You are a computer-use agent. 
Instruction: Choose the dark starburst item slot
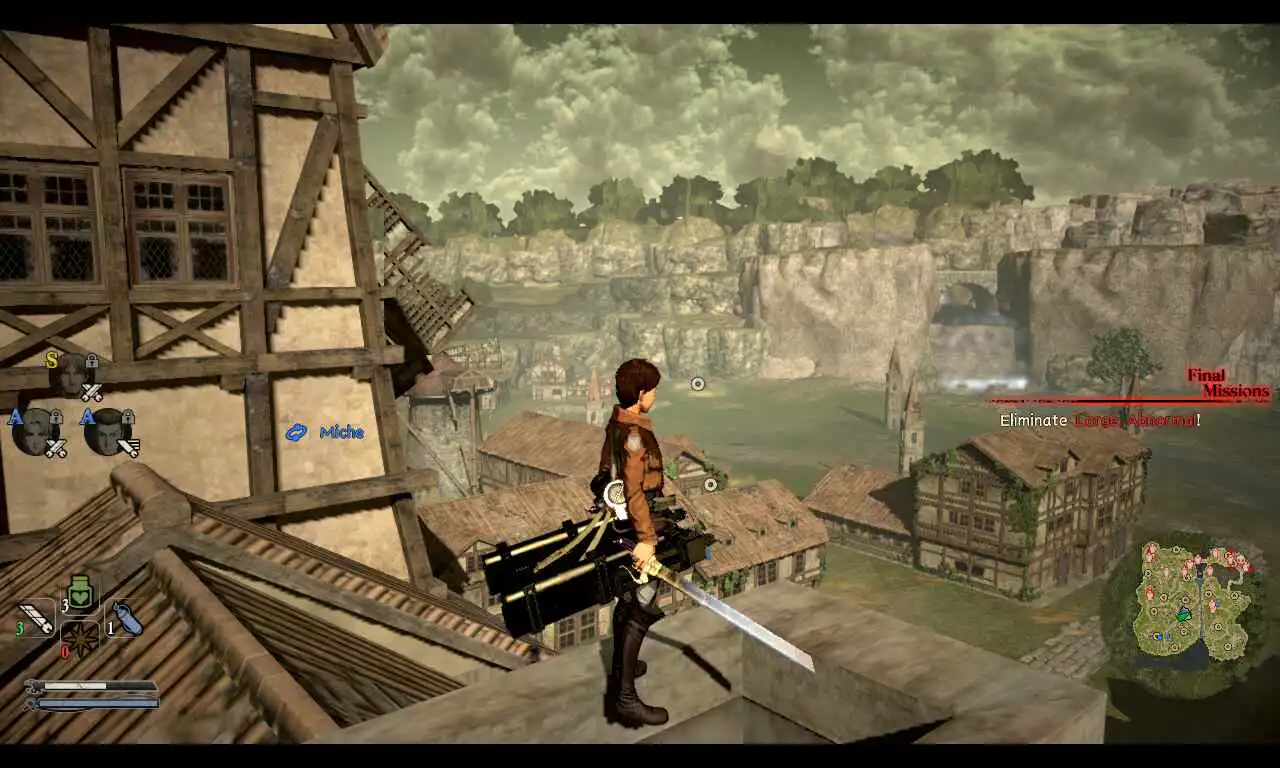(80, 638)
